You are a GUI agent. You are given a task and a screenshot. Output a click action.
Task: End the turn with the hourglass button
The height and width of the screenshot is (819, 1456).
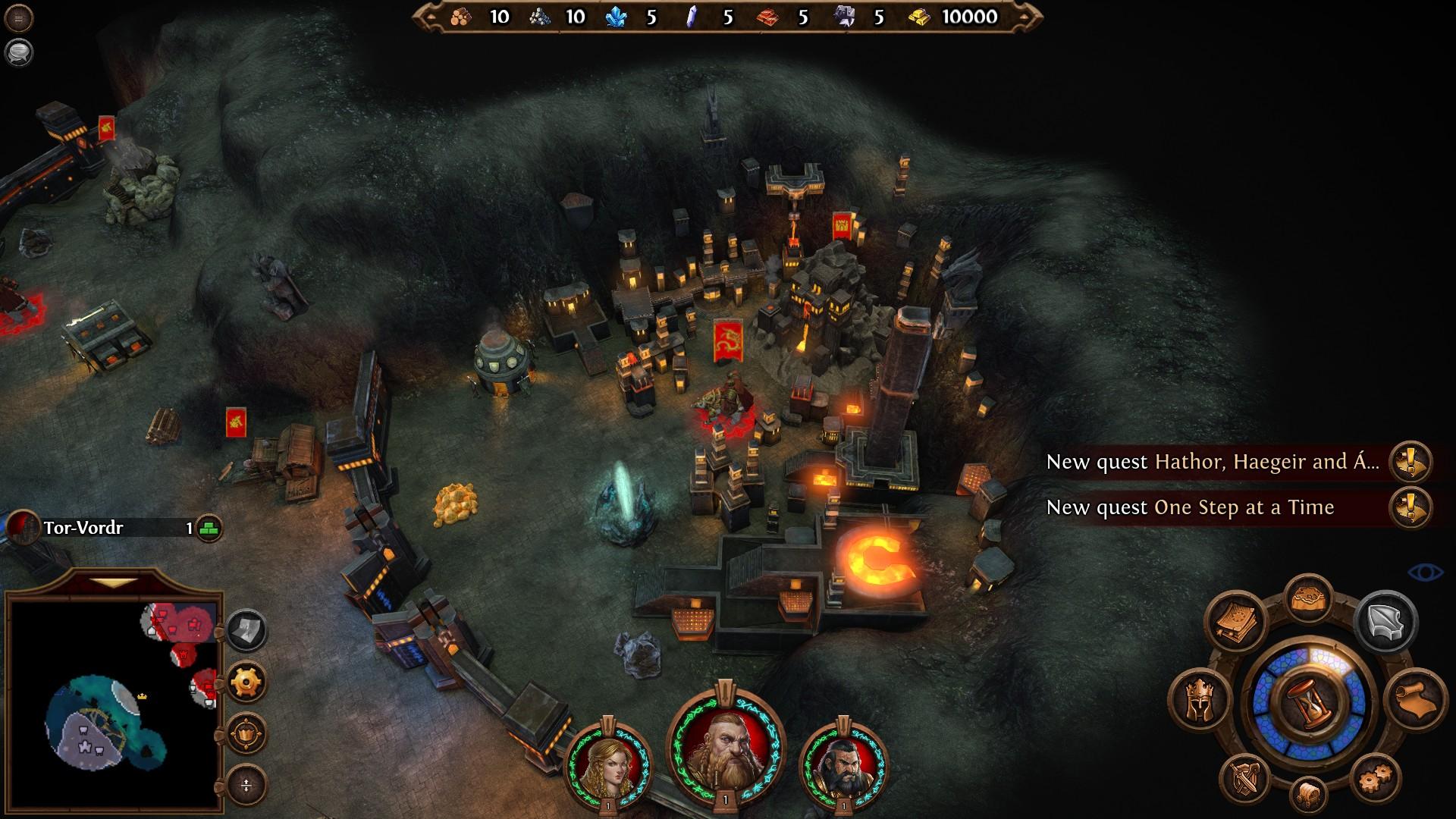click(x=1310, y=703)
